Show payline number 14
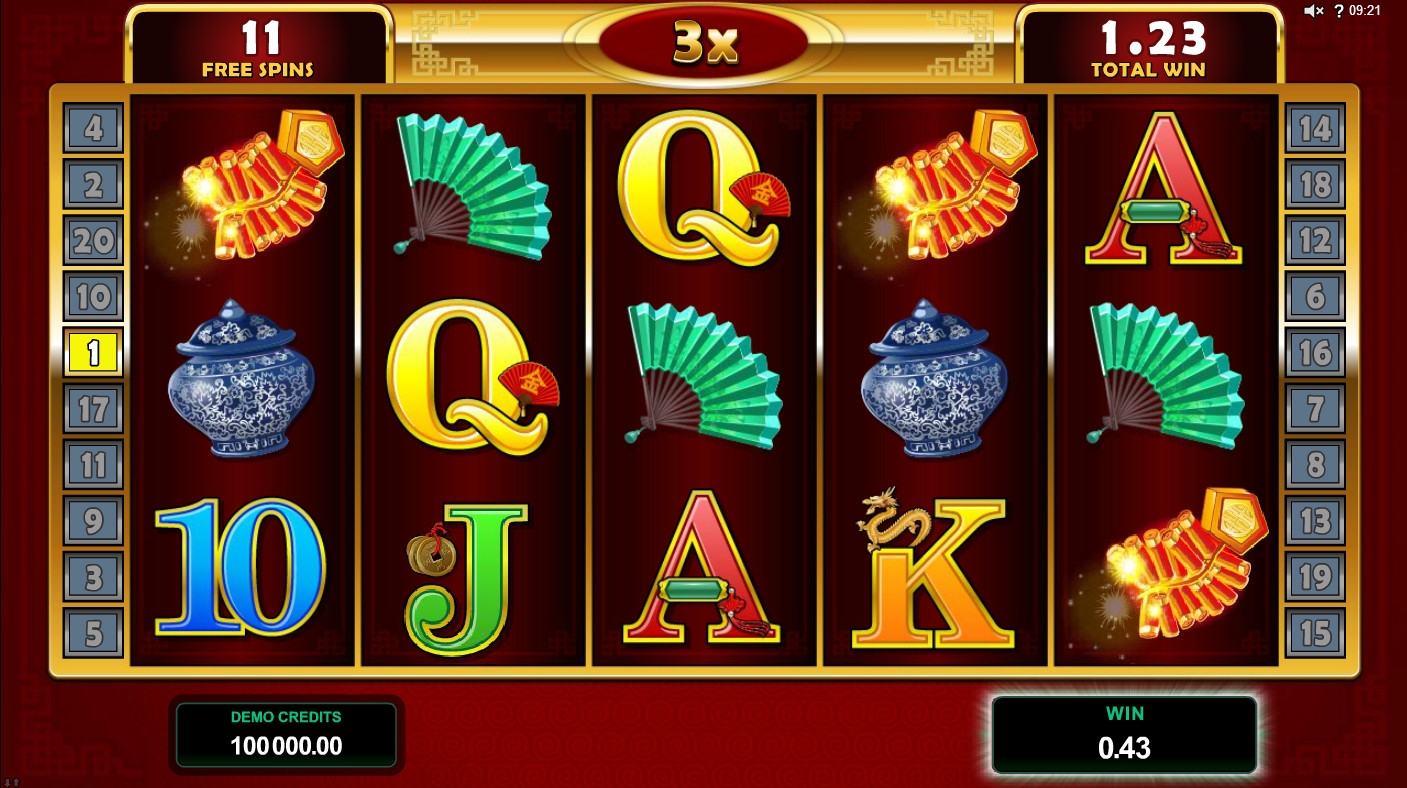This screenshot has width=1407, height=788. 1315,128
